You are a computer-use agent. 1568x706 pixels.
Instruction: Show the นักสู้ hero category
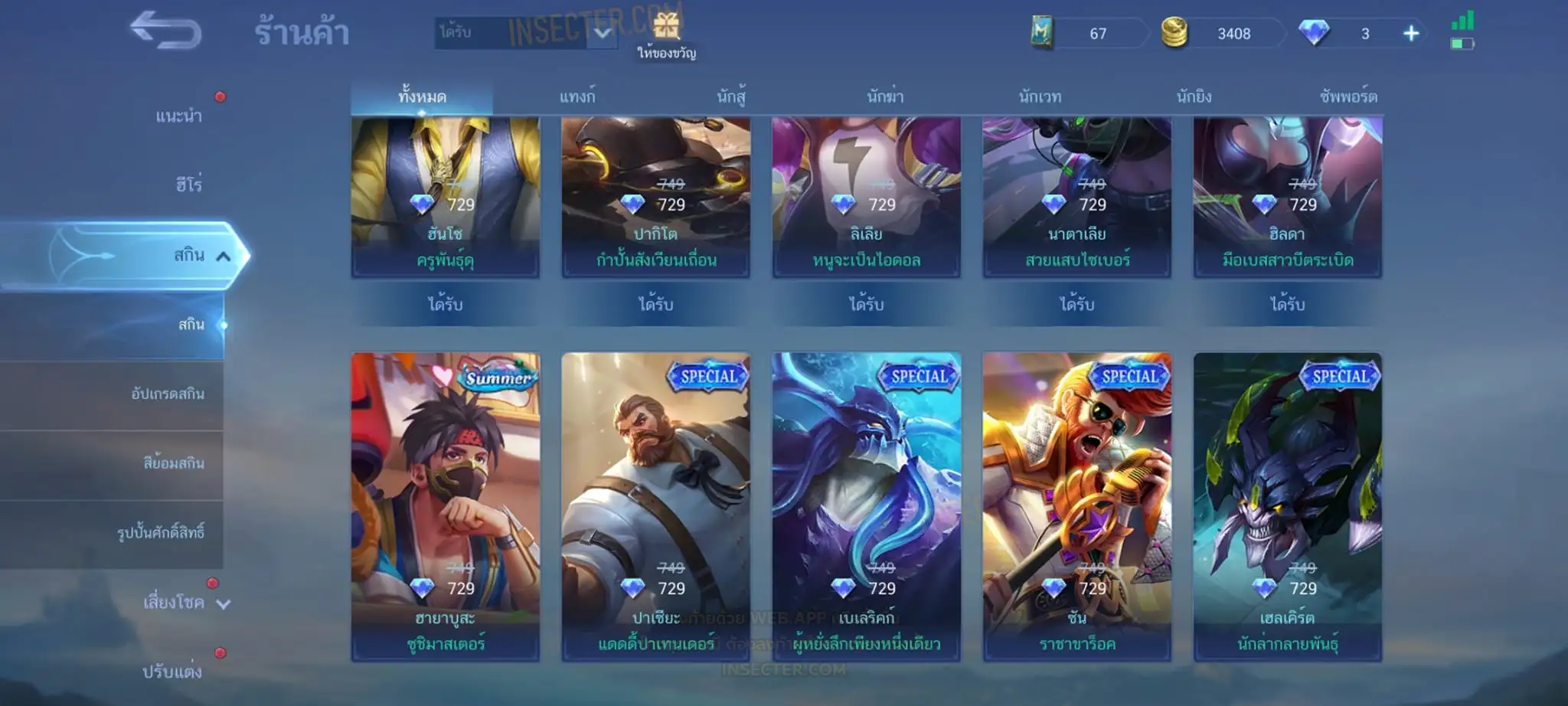(731, 97)
